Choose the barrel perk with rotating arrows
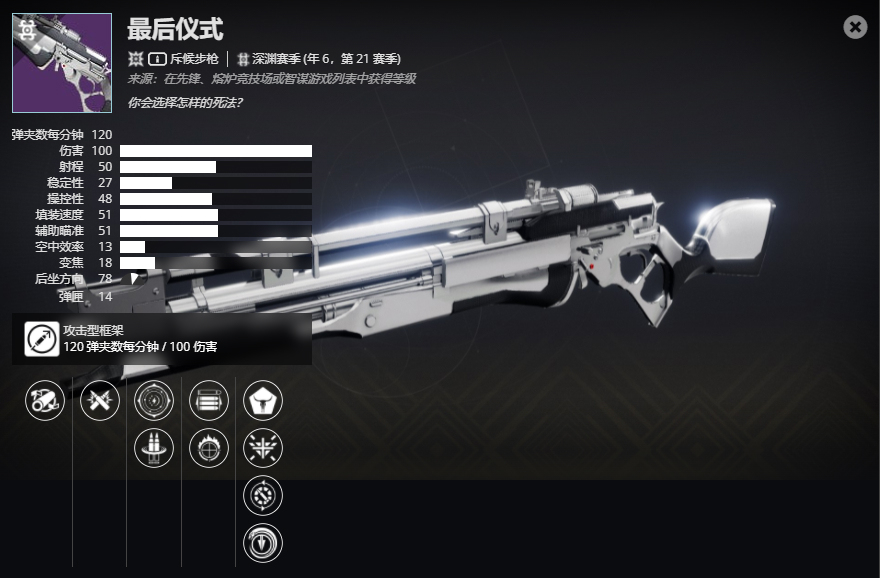Image resolution: width=880 pixels, height=578 pixels. 45,401
